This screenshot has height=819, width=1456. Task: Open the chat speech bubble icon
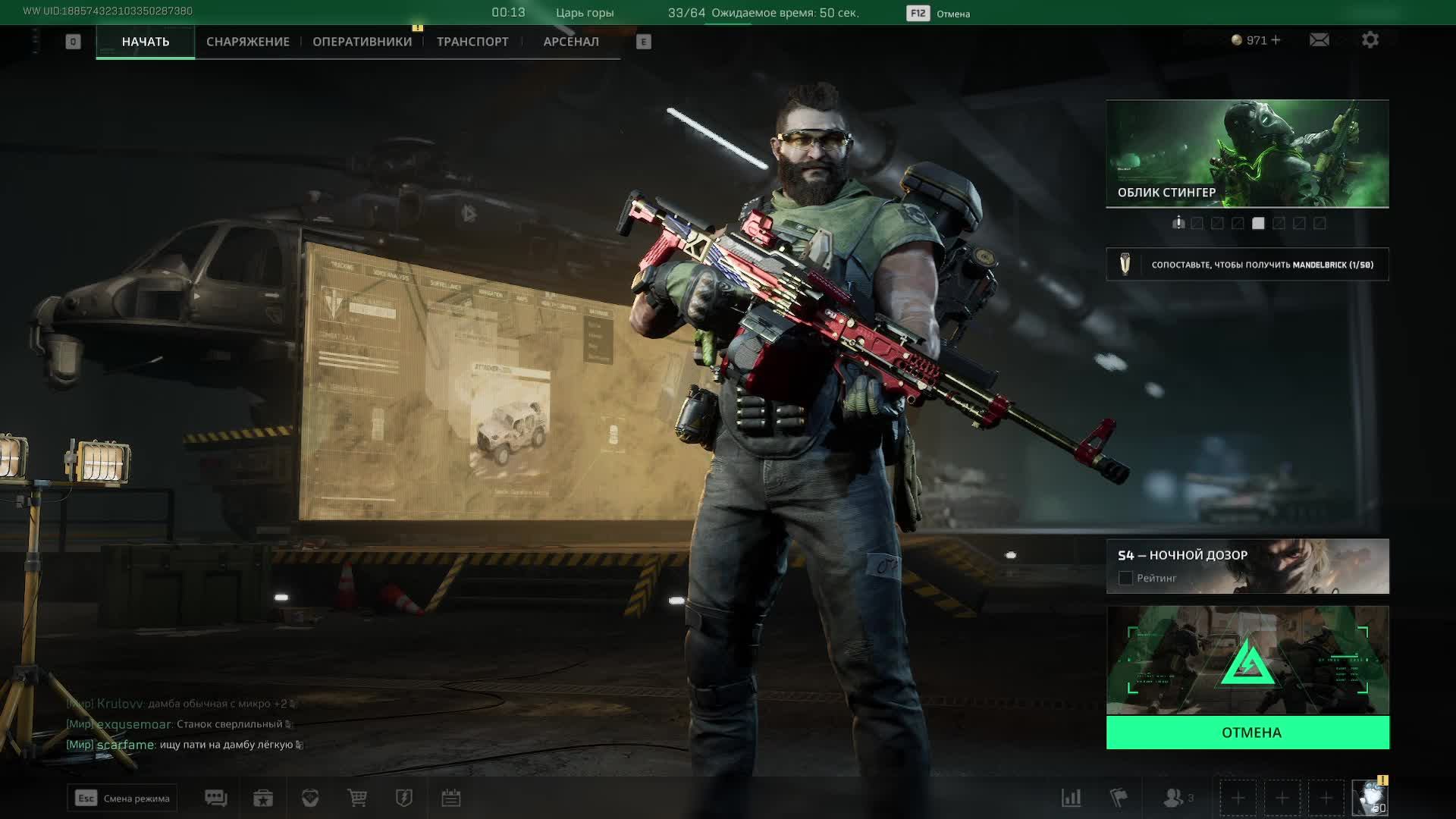[215, 798]
